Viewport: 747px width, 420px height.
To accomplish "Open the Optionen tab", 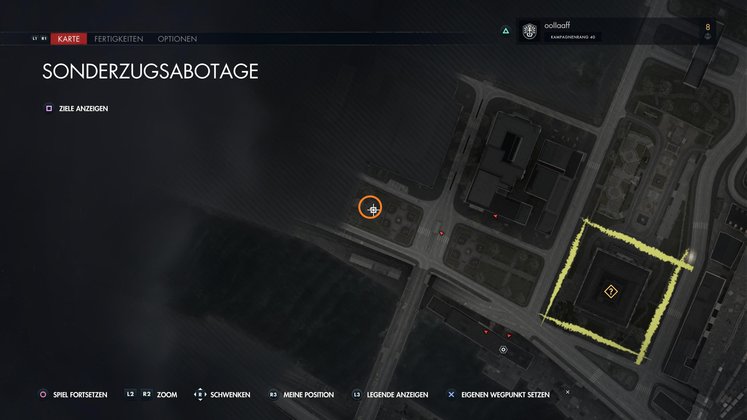I will (x=177, y=39).
